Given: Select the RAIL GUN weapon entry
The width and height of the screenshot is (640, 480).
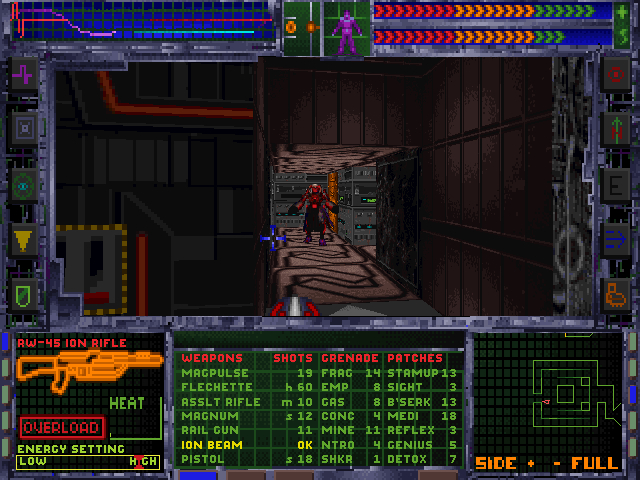Looking at the screenshot, I should tap(208, 430).
